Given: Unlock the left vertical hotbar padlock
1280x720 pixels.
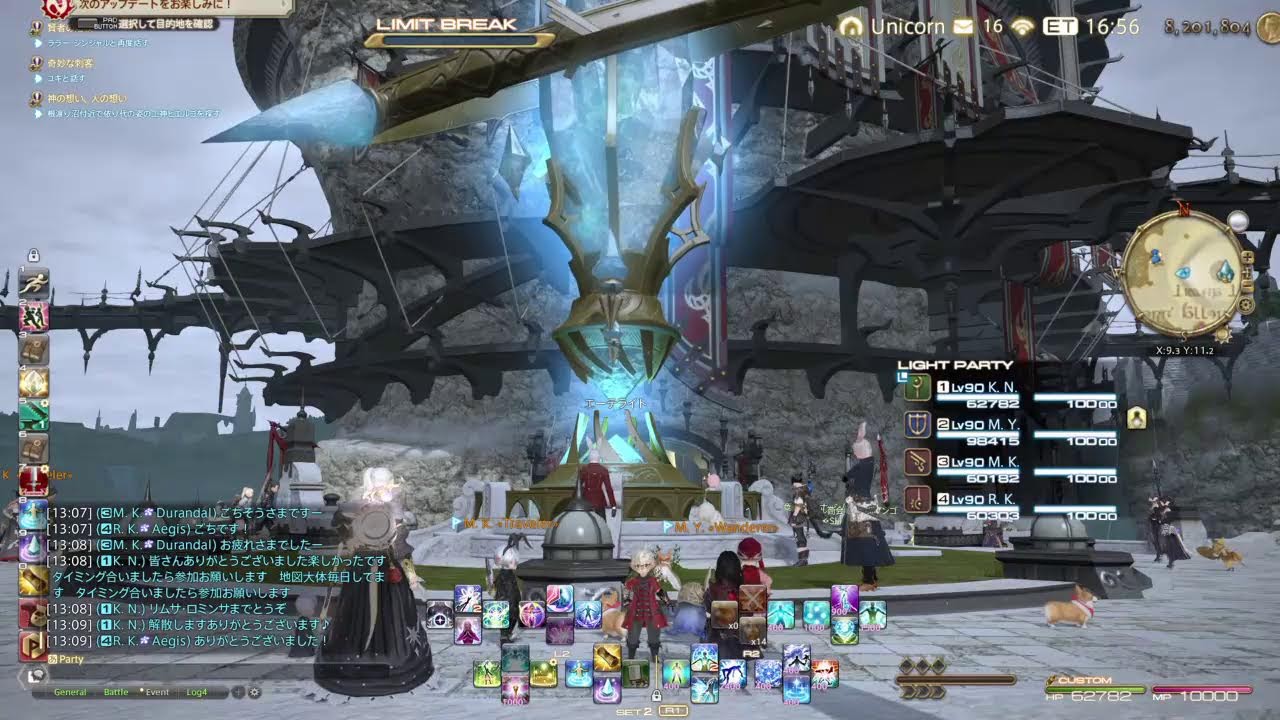Looking at the screenshot, I should tap(33, 254).
